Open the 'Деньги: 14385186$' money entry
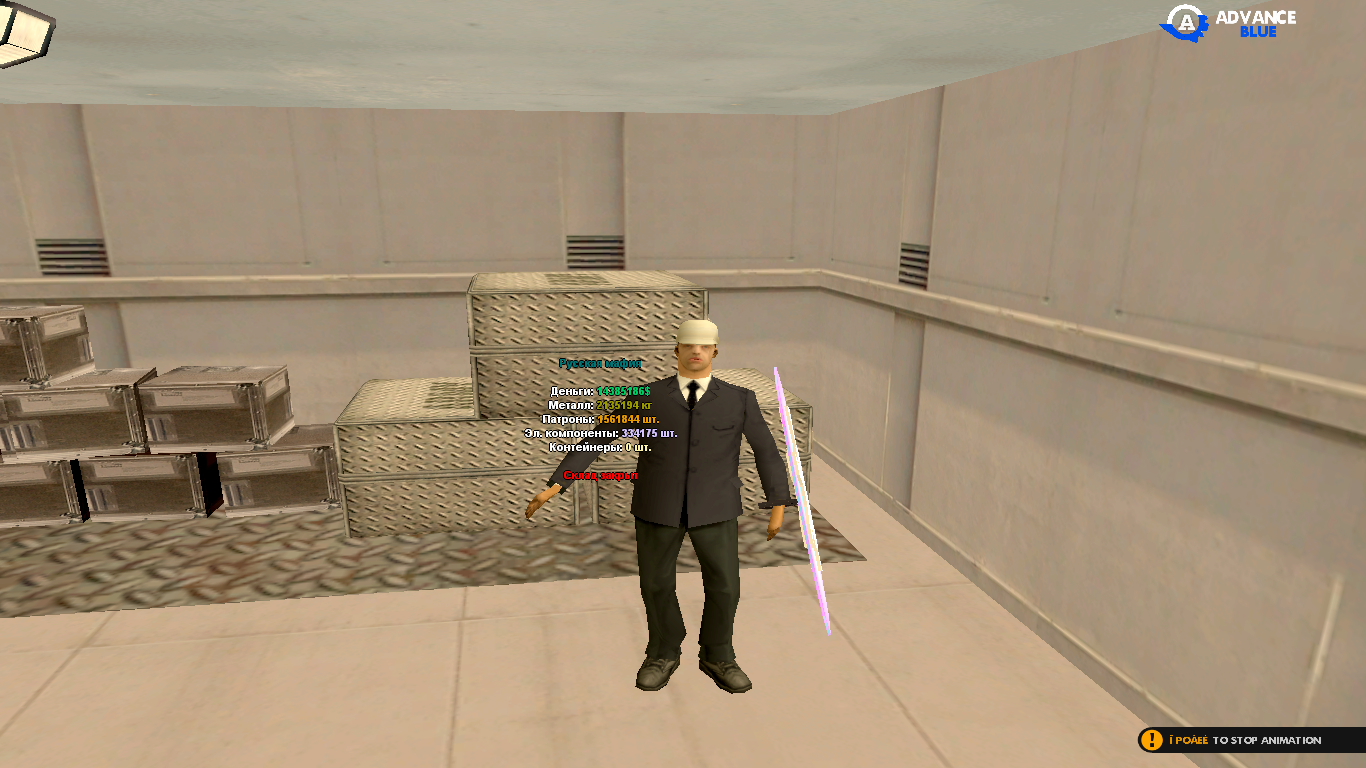The image size is (1366, 768). (x=600, y=393)
